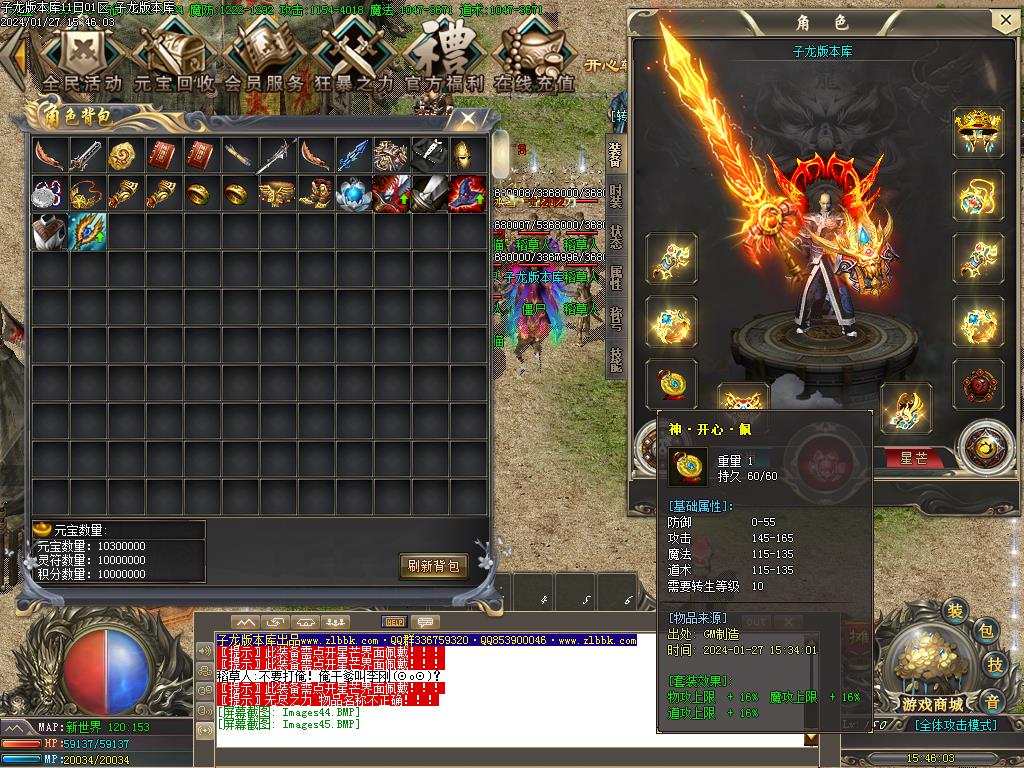Click the 音 sound round button
1024x768 pixels.
pyautogui.click(x=991, y=699)
